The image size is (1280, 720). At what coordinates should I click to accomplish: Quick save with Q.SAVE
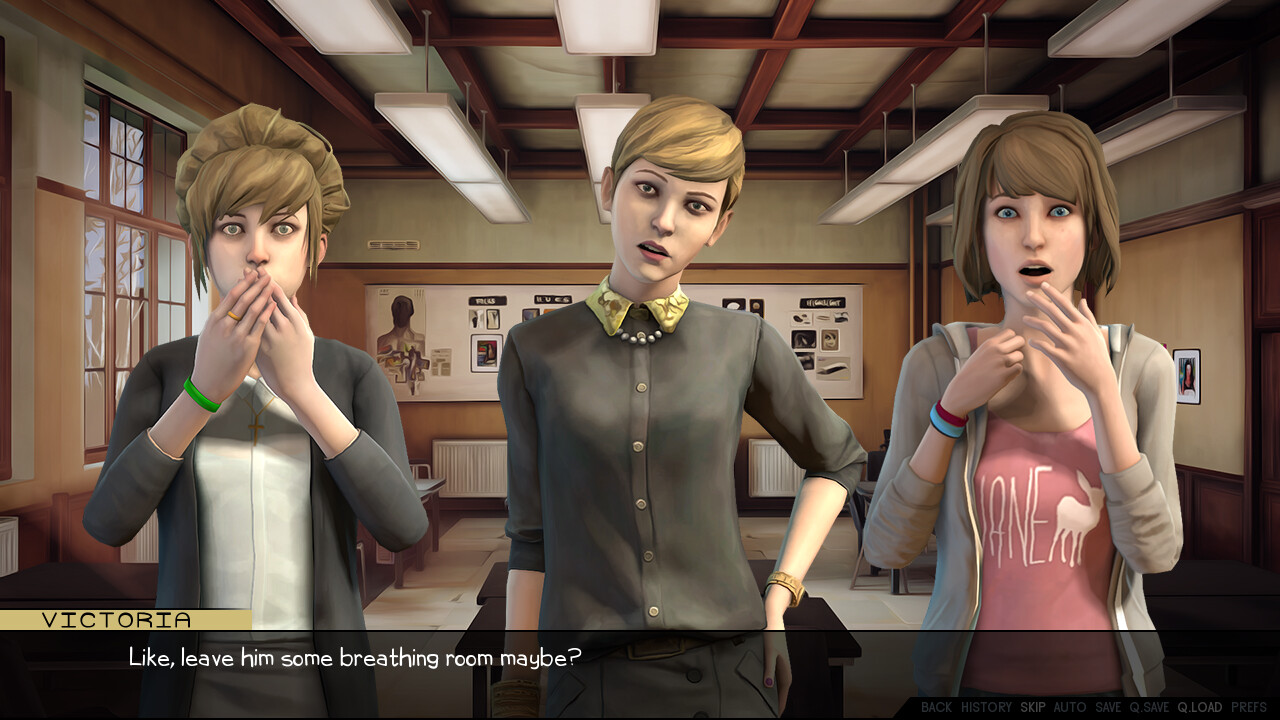[1149, 707]
